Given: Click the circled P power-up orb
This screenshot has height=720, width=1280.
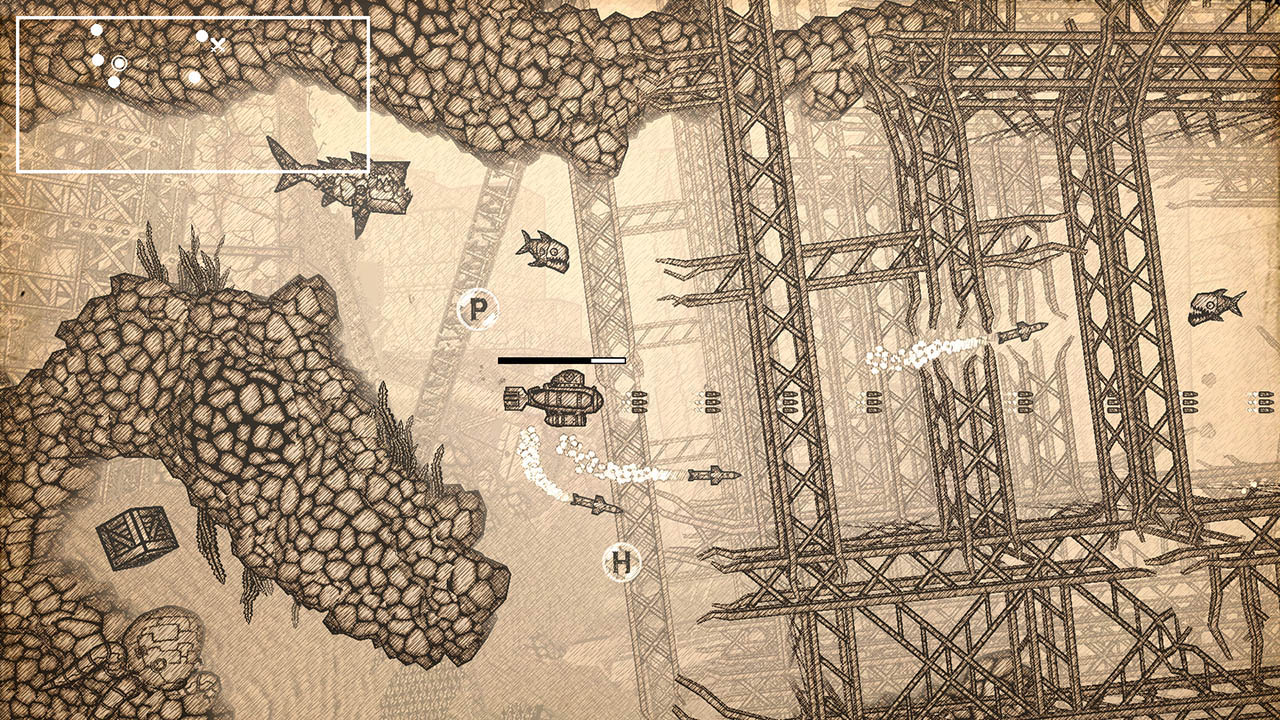Looking at the screenshot, I should point(477,306).
